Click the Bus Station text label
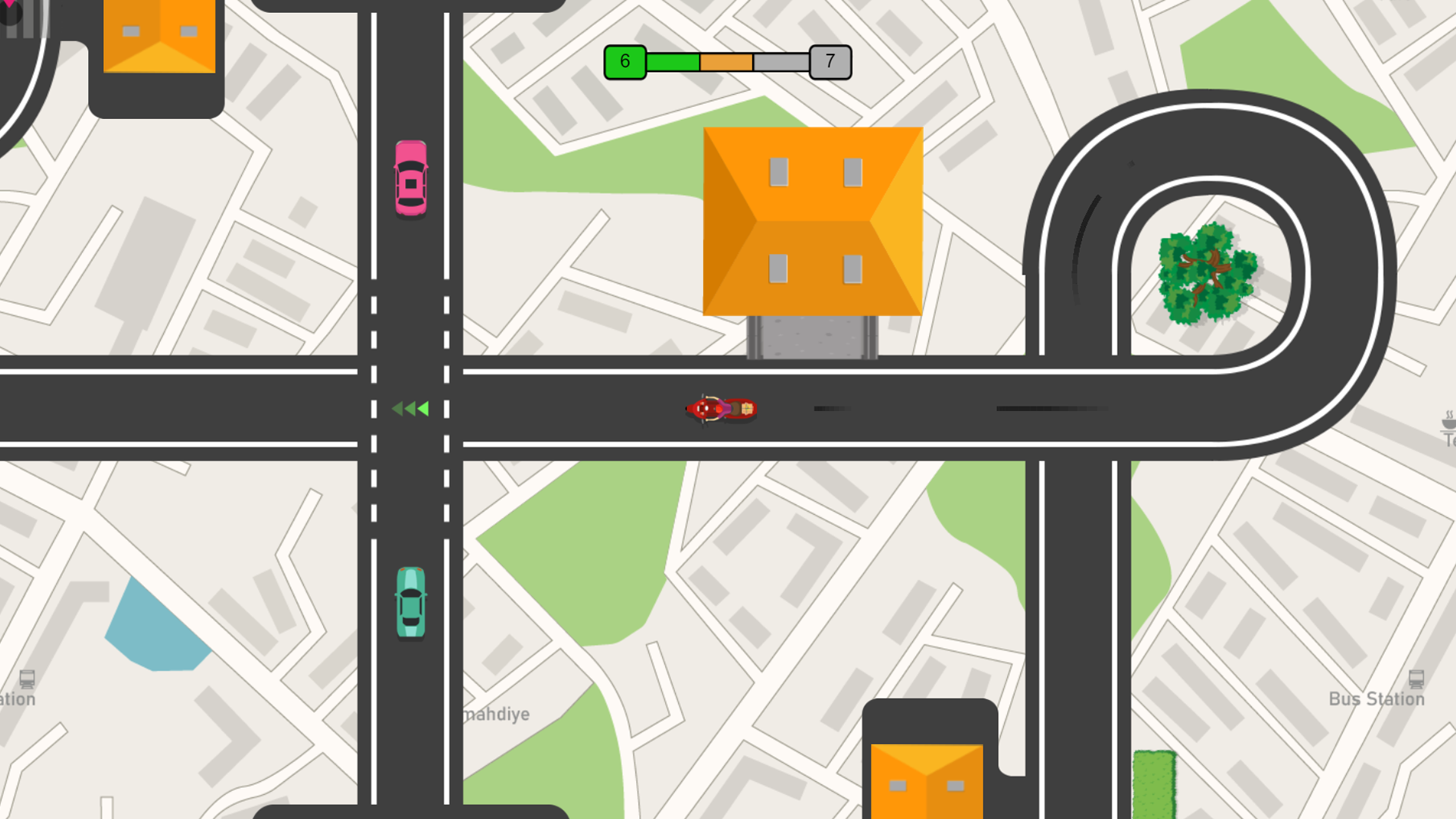1456x819 pixels. tap(1376, 700)
